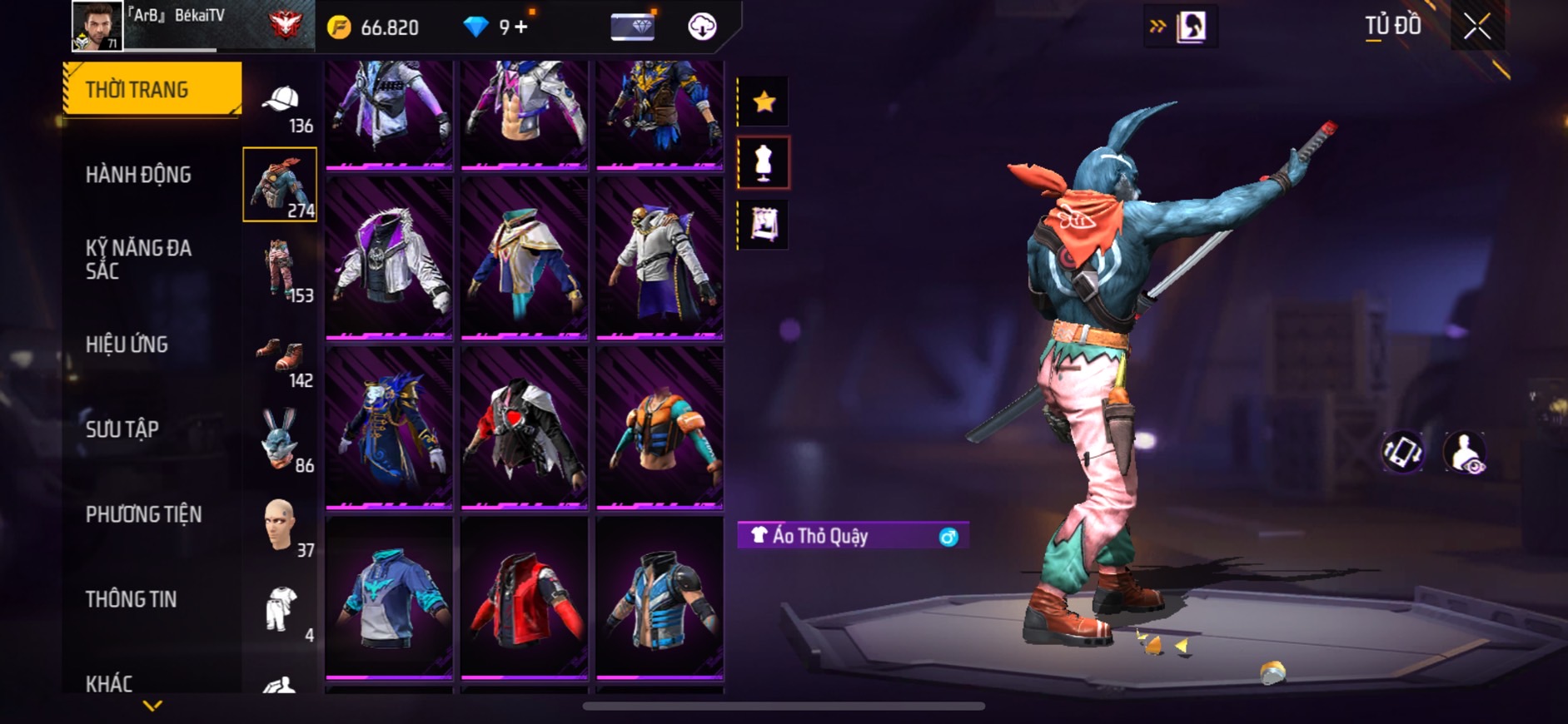
Task: Select the Thời Trang category tab
Action: coord(152,89)
